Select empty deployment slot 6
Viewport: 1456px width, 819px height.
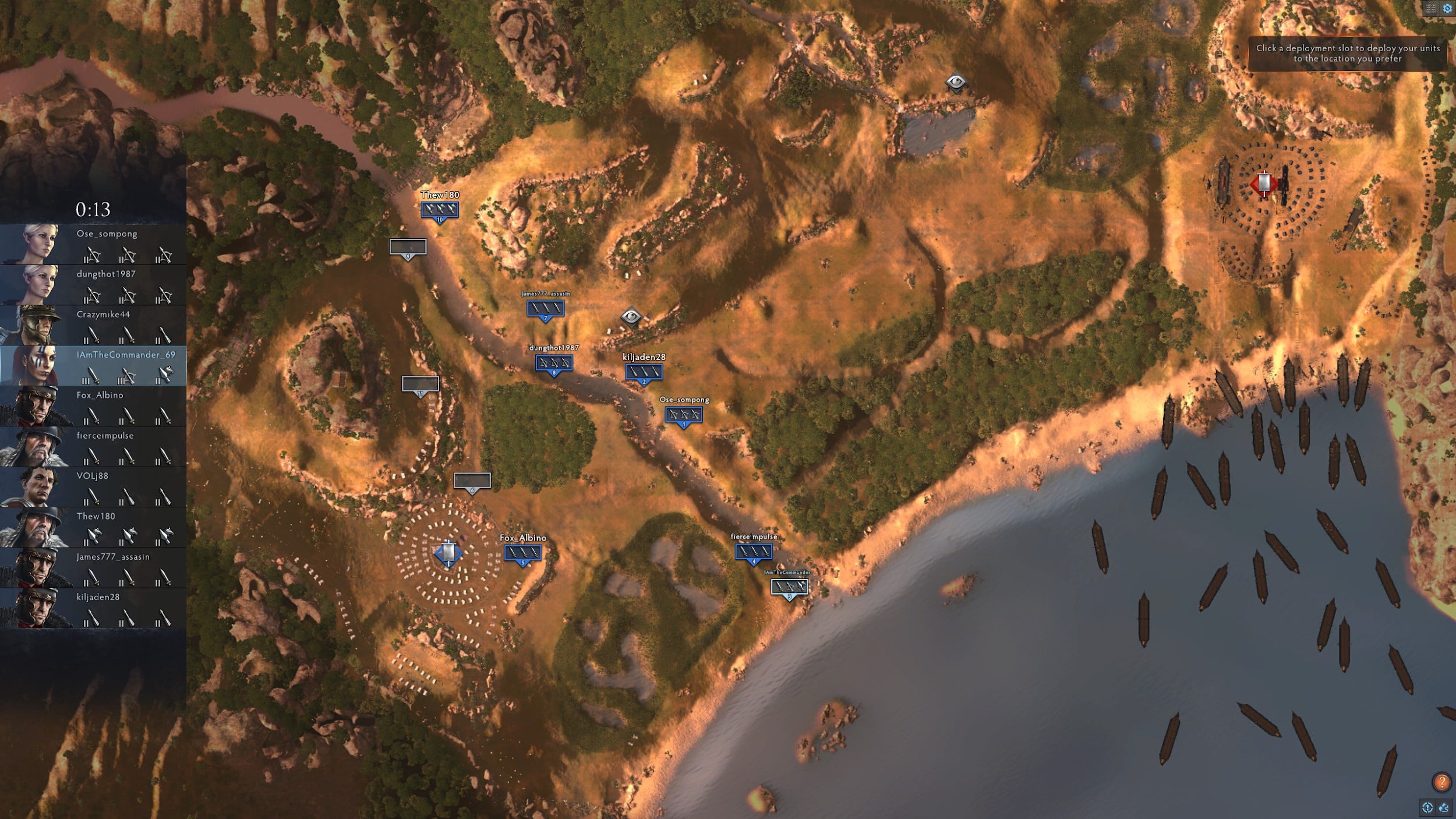click(472, 480)
